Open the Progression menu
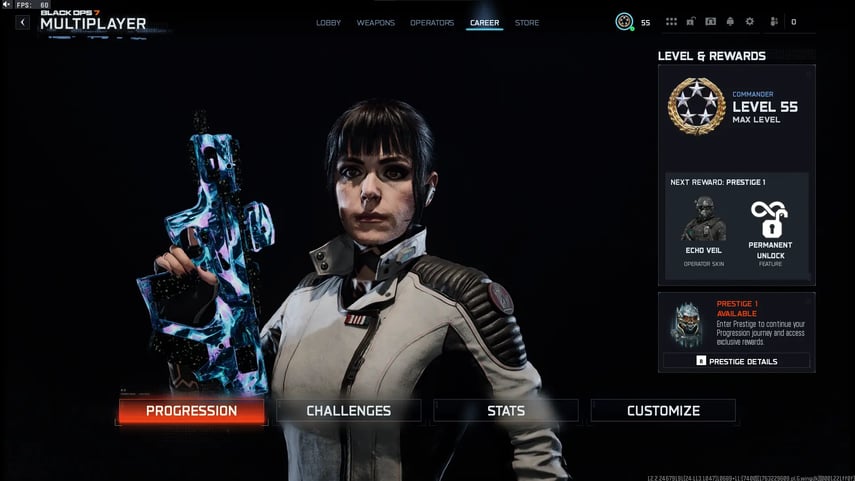The width and height of the screenshot is (855, 481). [x=191, y=410]
